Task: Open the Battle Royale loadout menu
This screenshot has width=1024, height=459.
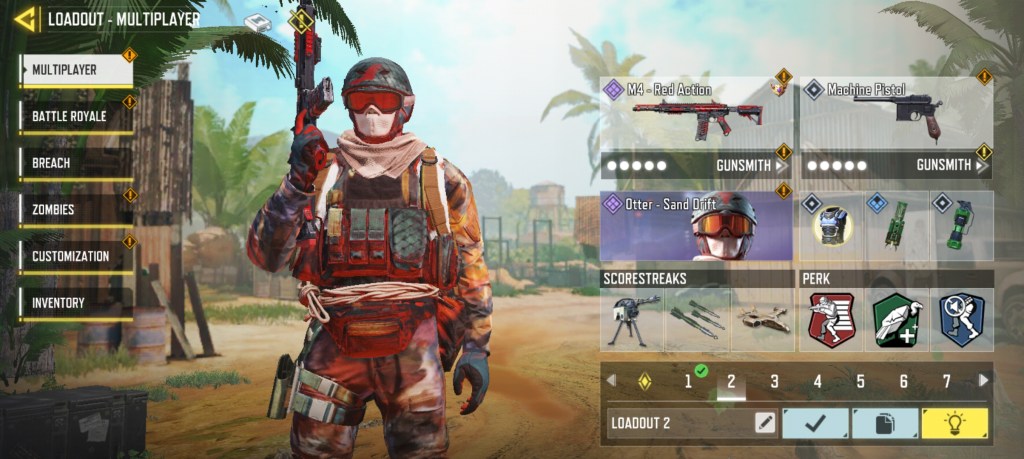Action: 75,116
